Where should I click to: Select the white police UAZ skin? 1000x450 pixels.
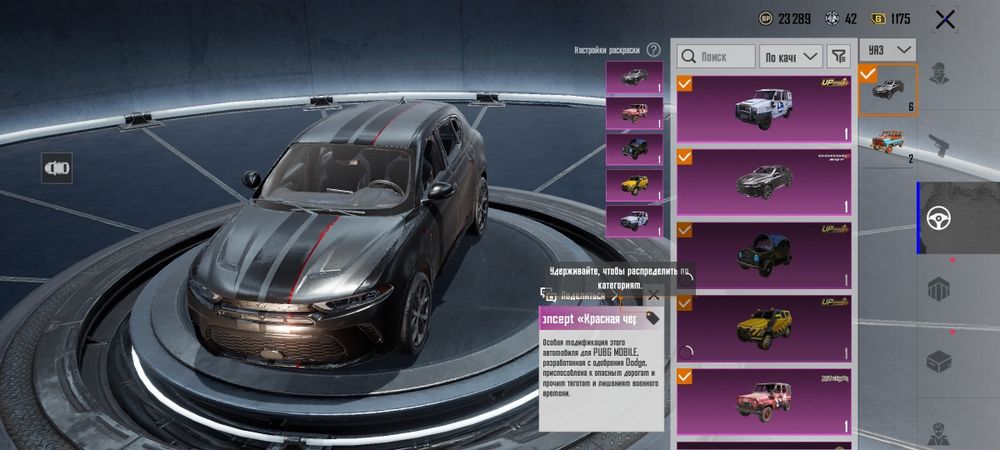(x=765, y=106)
